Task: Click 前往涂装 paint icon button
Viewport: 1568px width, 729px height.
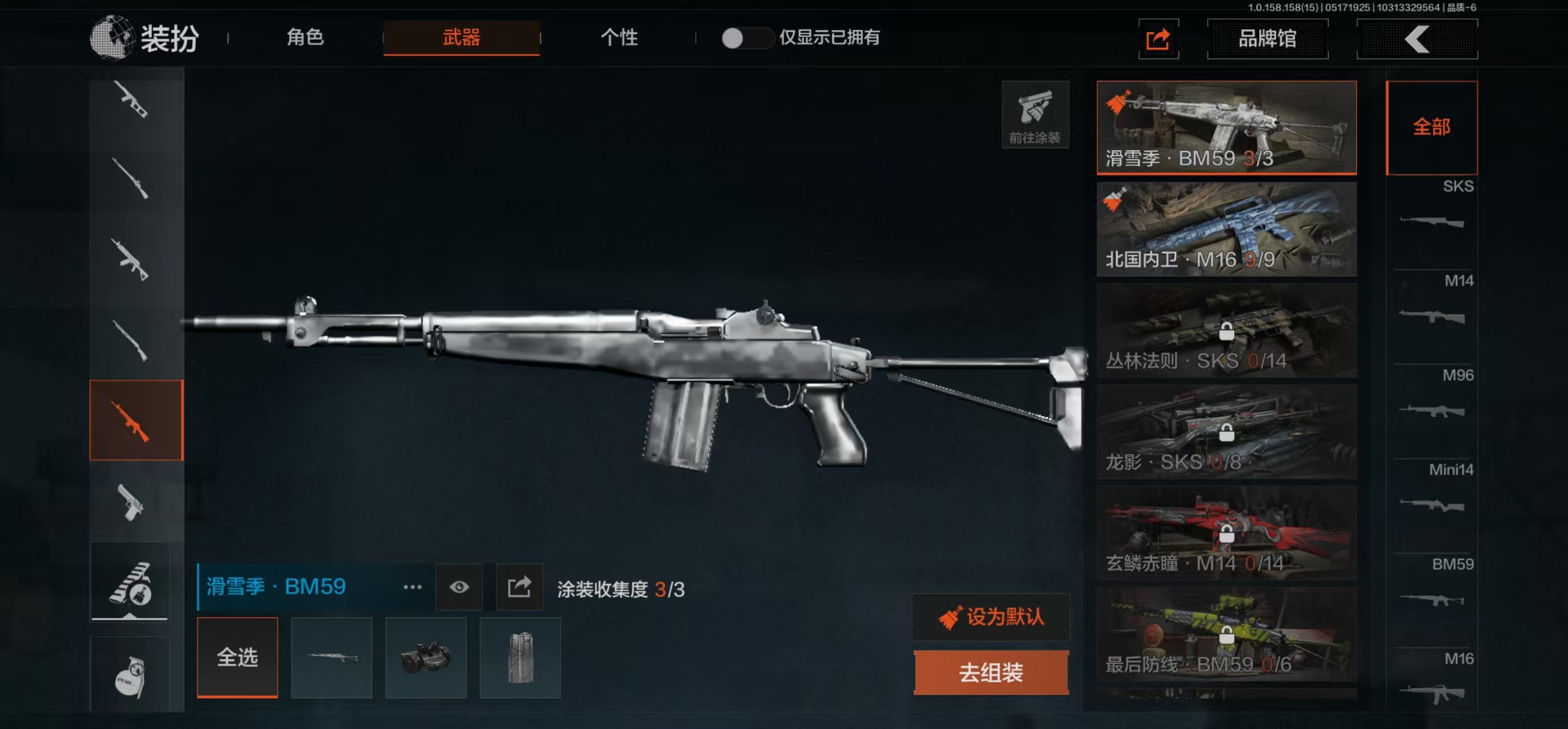Action: point(1035,114)
